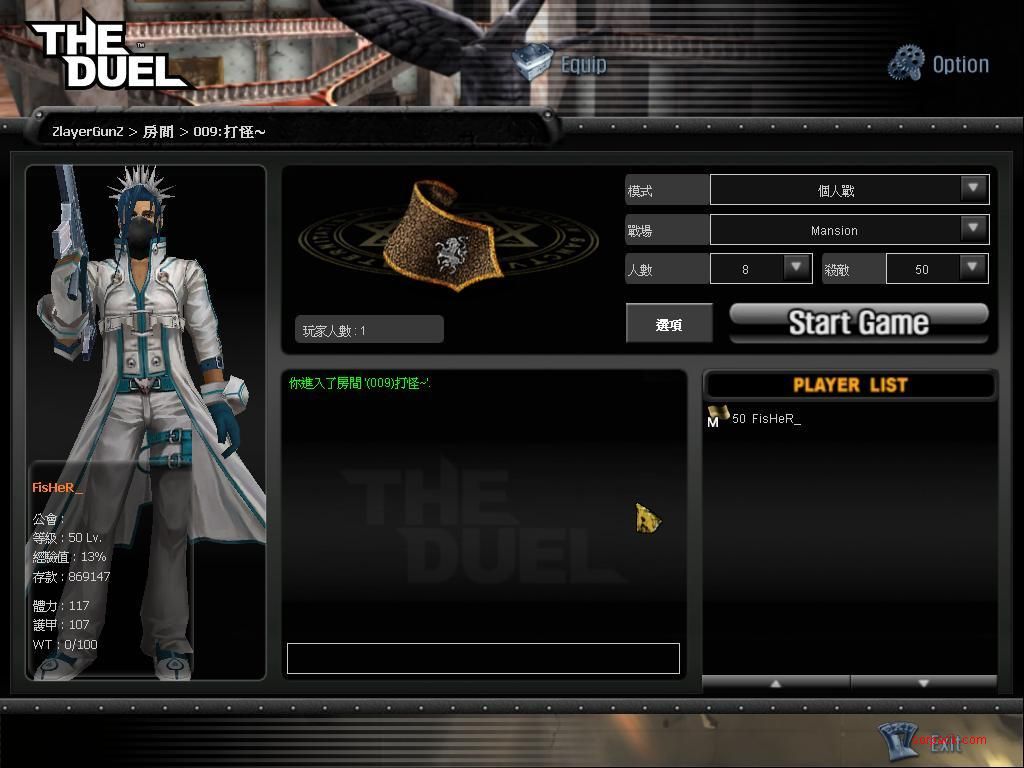Screen dimensions: 1024x768
Task: Click the Mansion map preview emblem
Action: (449, 238)
